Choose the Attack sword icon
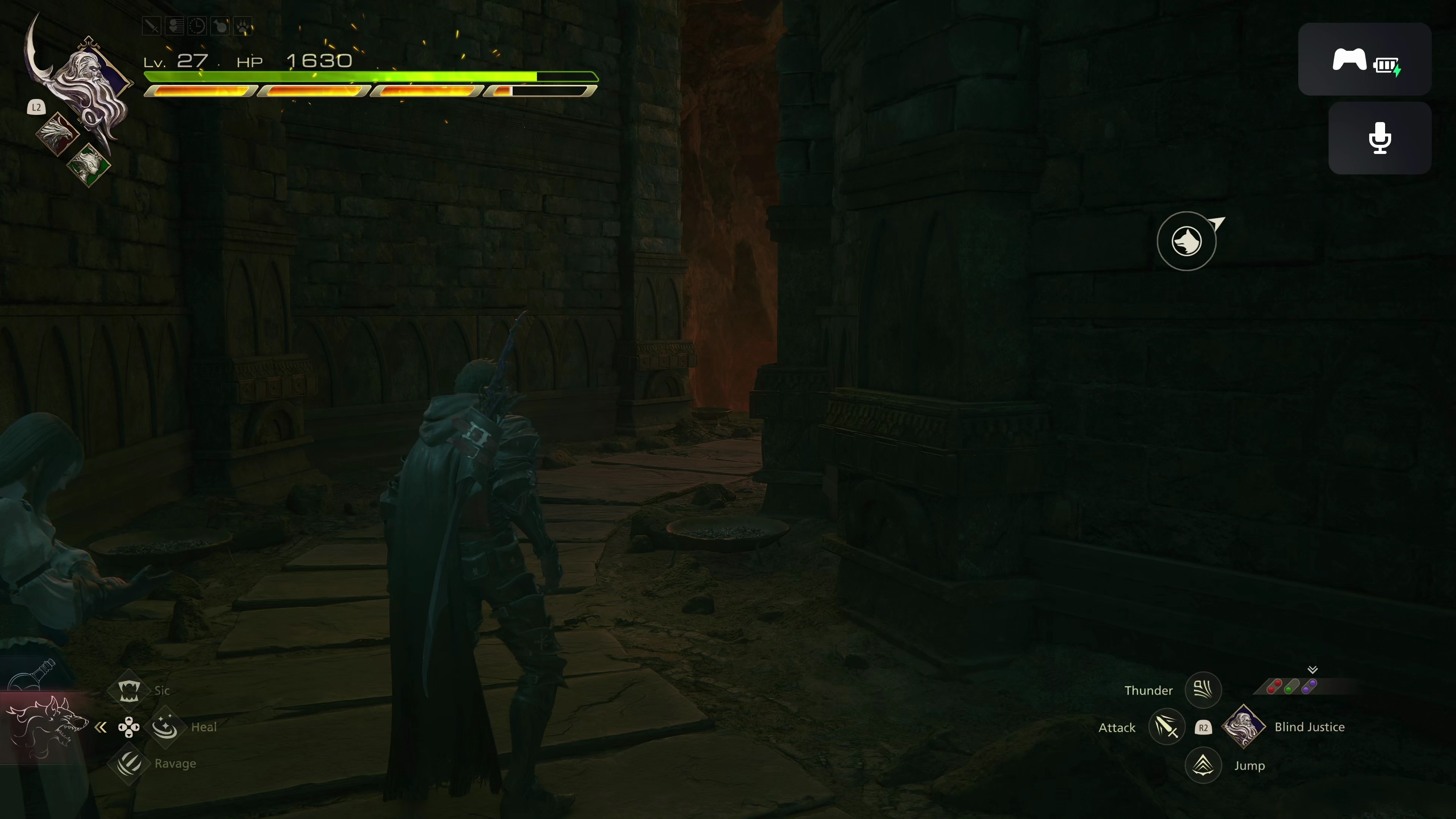This screenshot has height=819, width=1456. coord(1167,727)
